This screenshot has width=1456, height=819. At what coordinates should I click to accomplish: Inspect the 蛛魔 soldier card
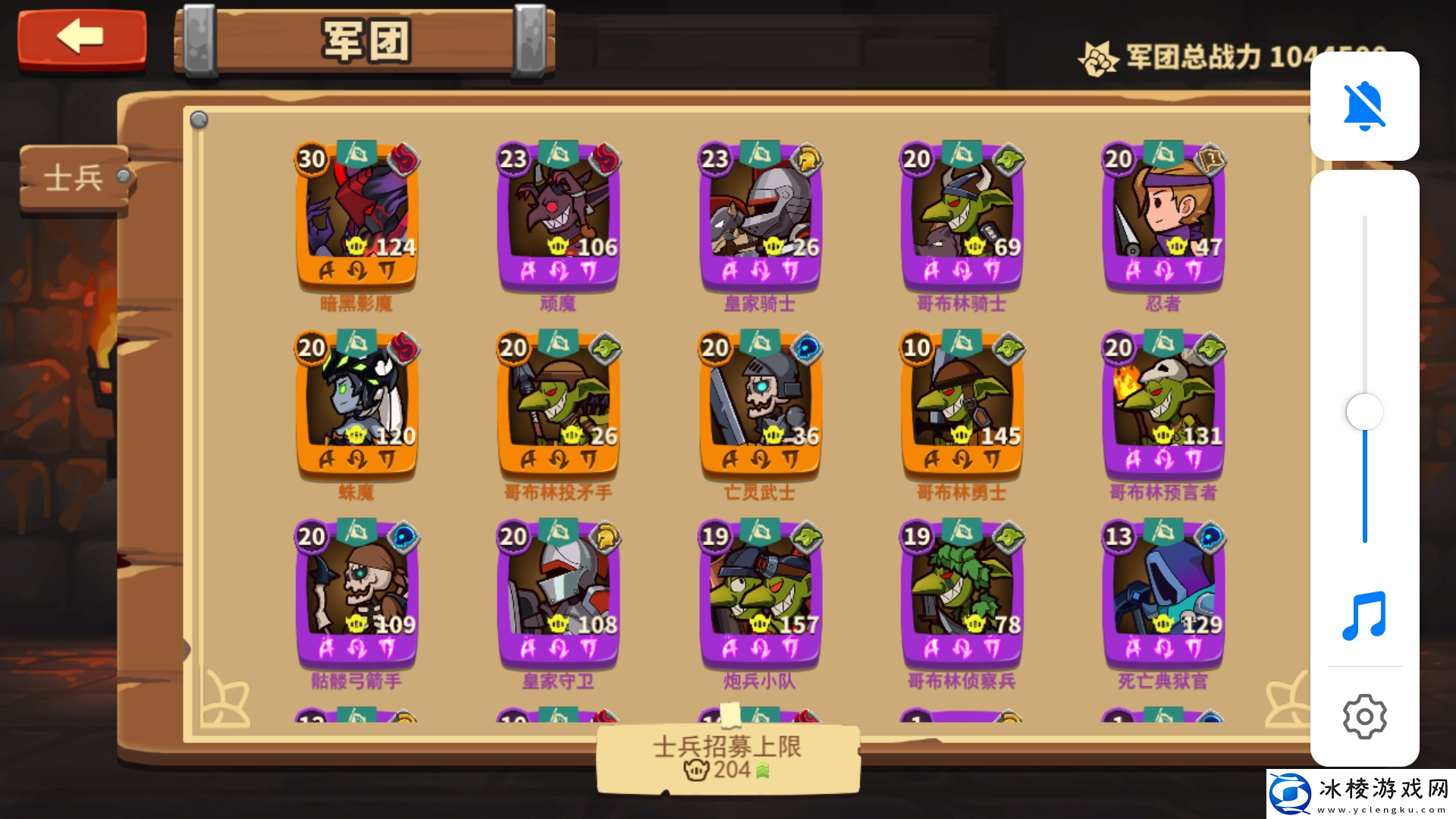(356, 407)
